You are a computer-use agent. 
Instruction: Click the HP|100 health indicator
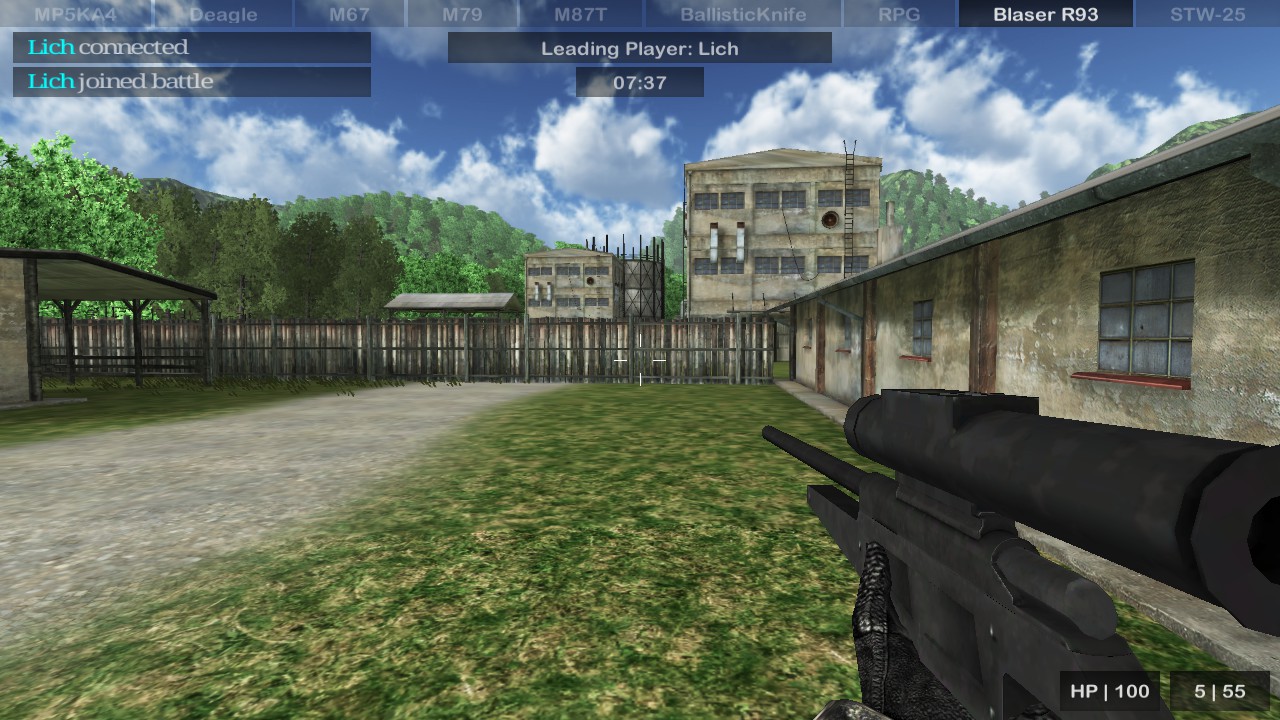(x=1108, y=691)
